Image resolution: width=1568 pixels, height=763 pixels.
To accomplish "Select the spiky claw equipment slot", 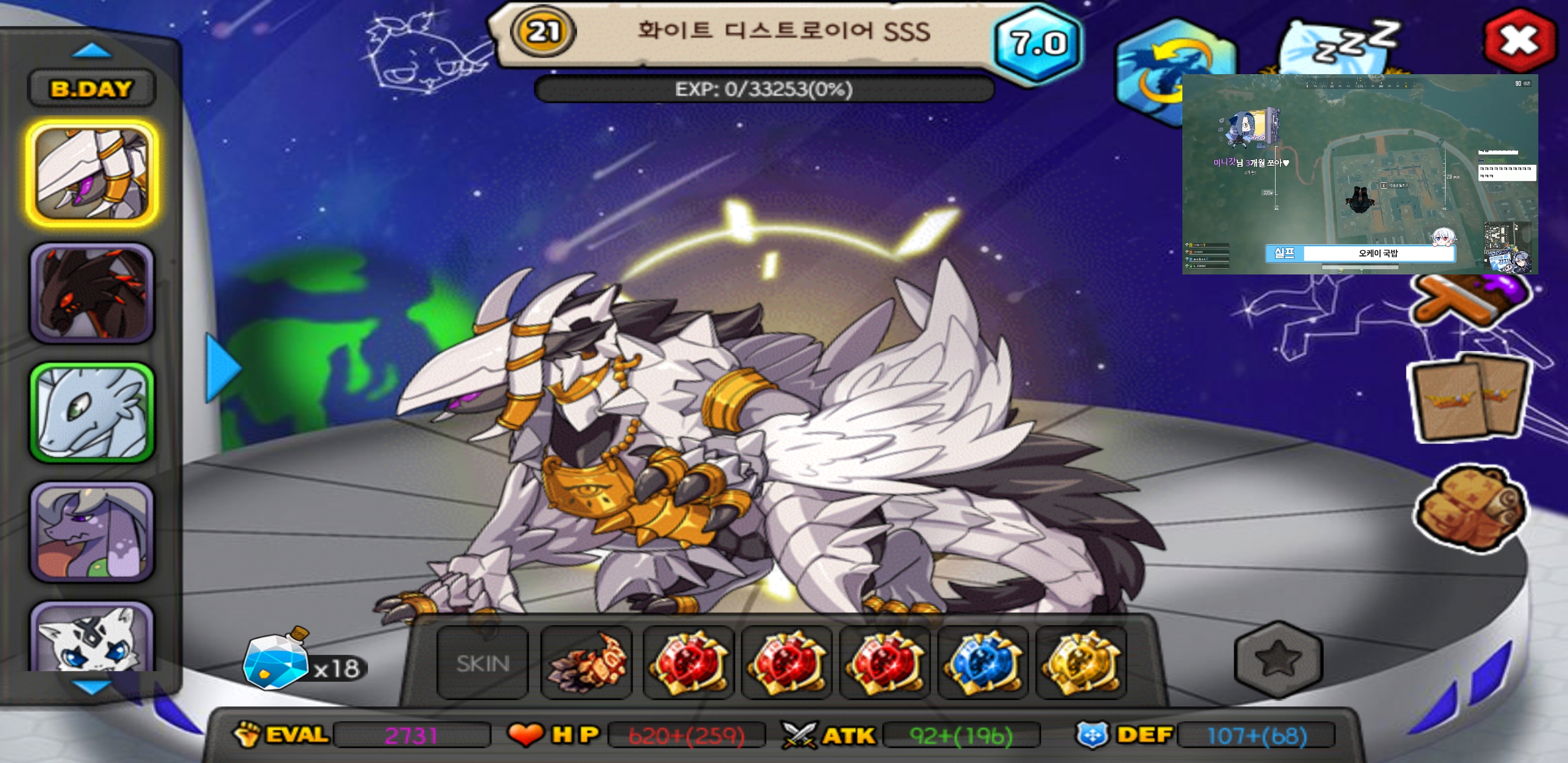I will click(586, 662).
